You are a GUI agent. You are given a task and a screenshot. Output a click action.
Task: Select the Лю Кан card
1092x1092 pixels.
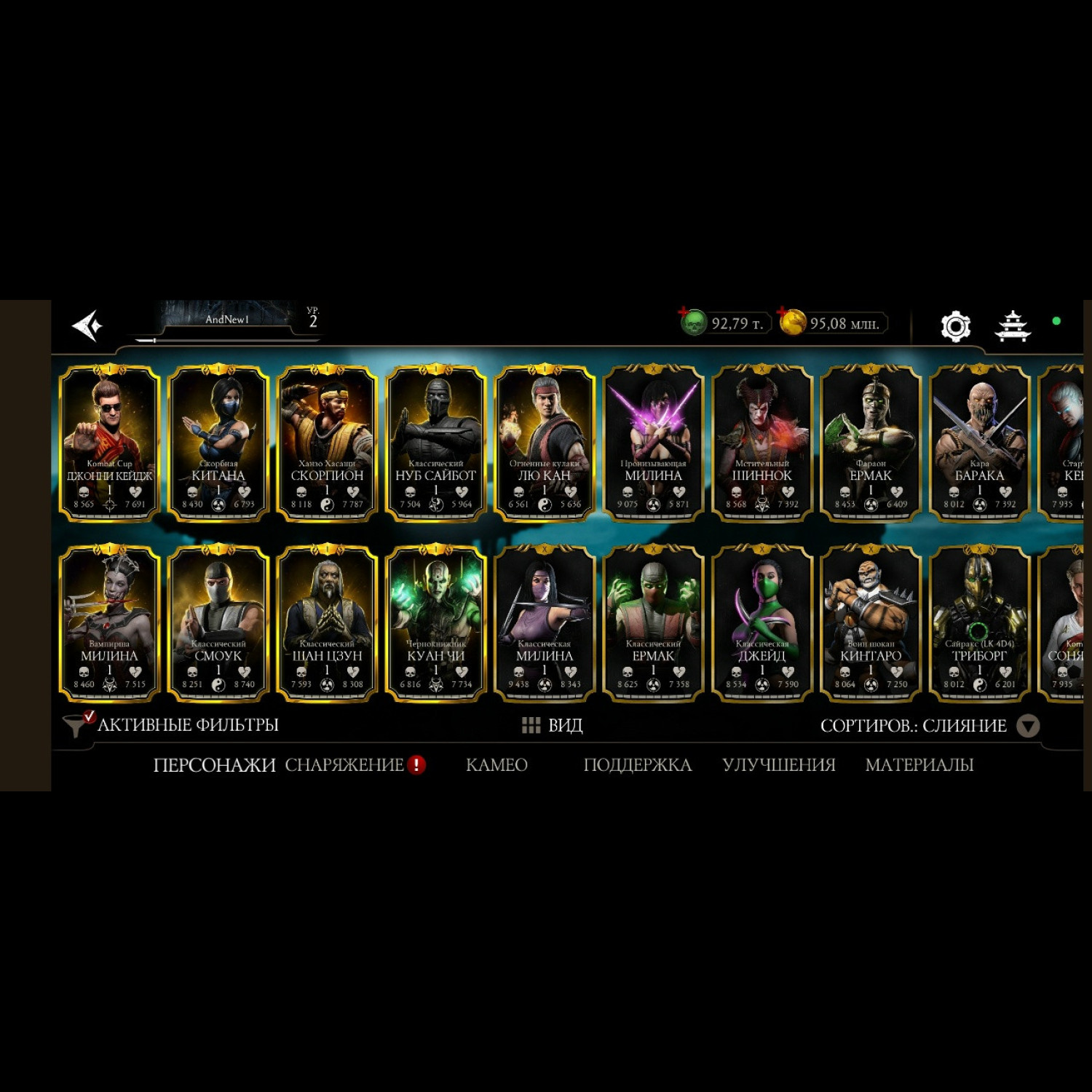pos(544,443)
